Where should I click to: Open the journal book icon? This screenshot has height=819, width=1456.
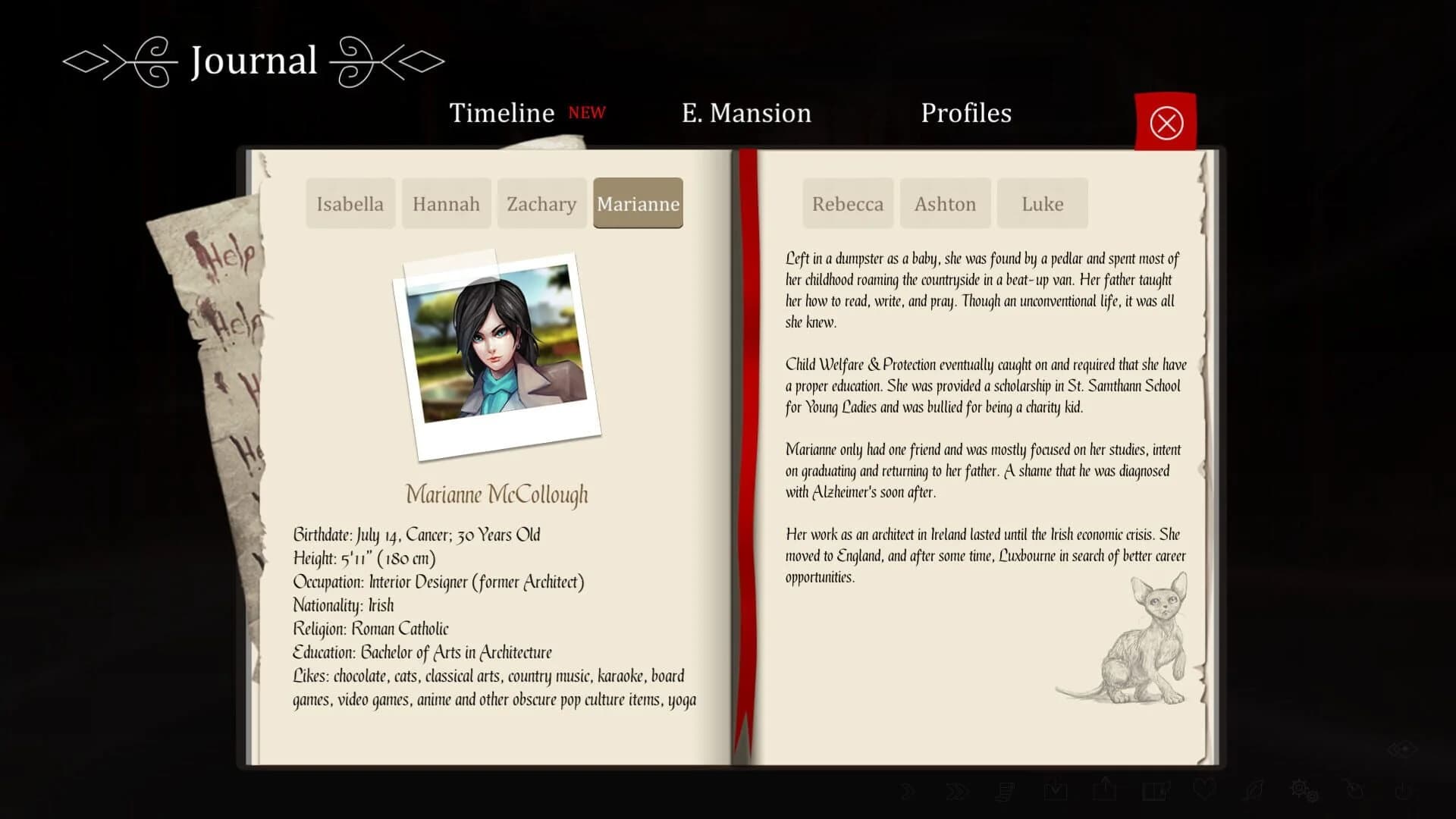click(x=1153, y=792)
